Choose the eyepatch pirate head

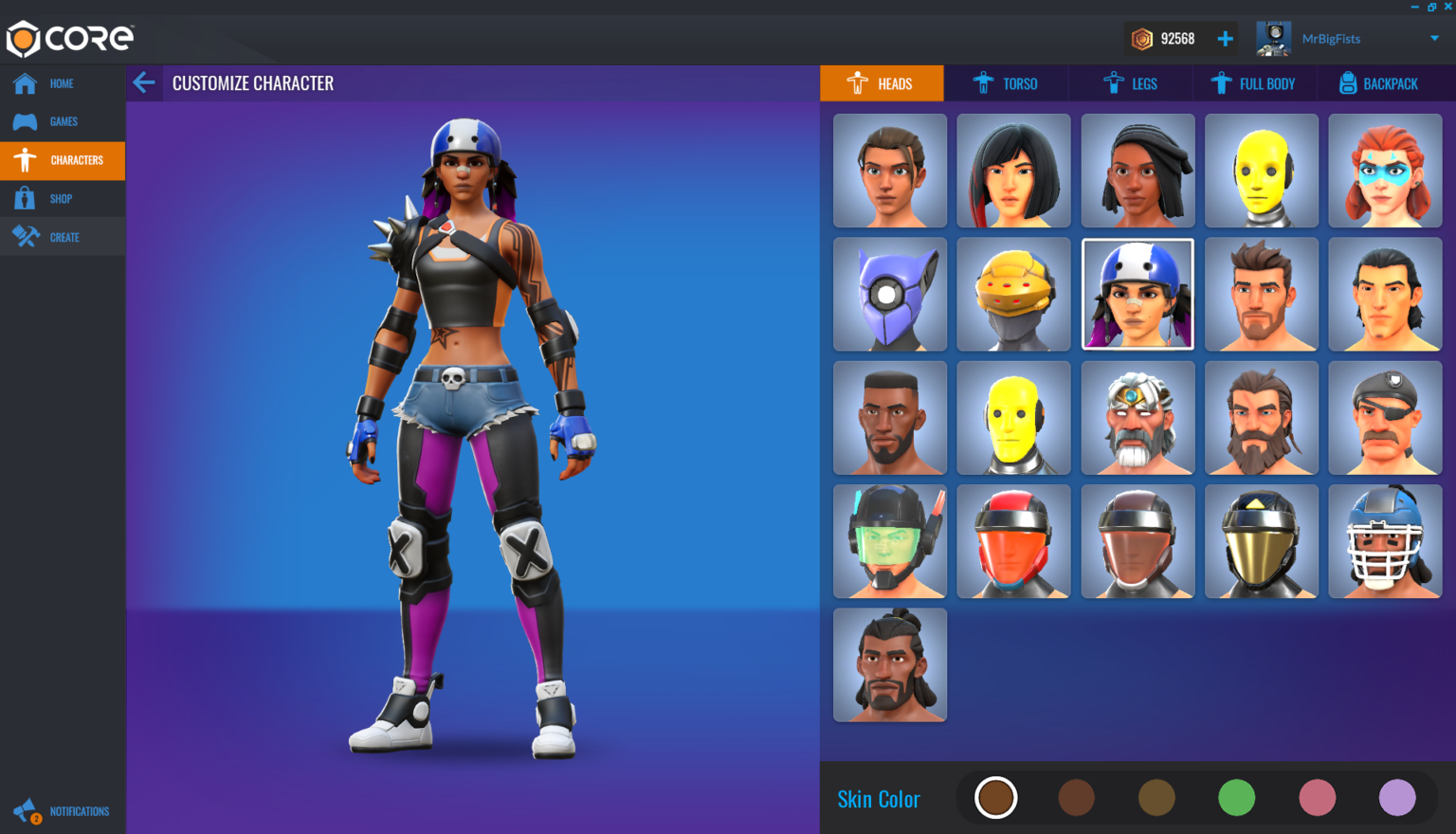click(1384, 417)
